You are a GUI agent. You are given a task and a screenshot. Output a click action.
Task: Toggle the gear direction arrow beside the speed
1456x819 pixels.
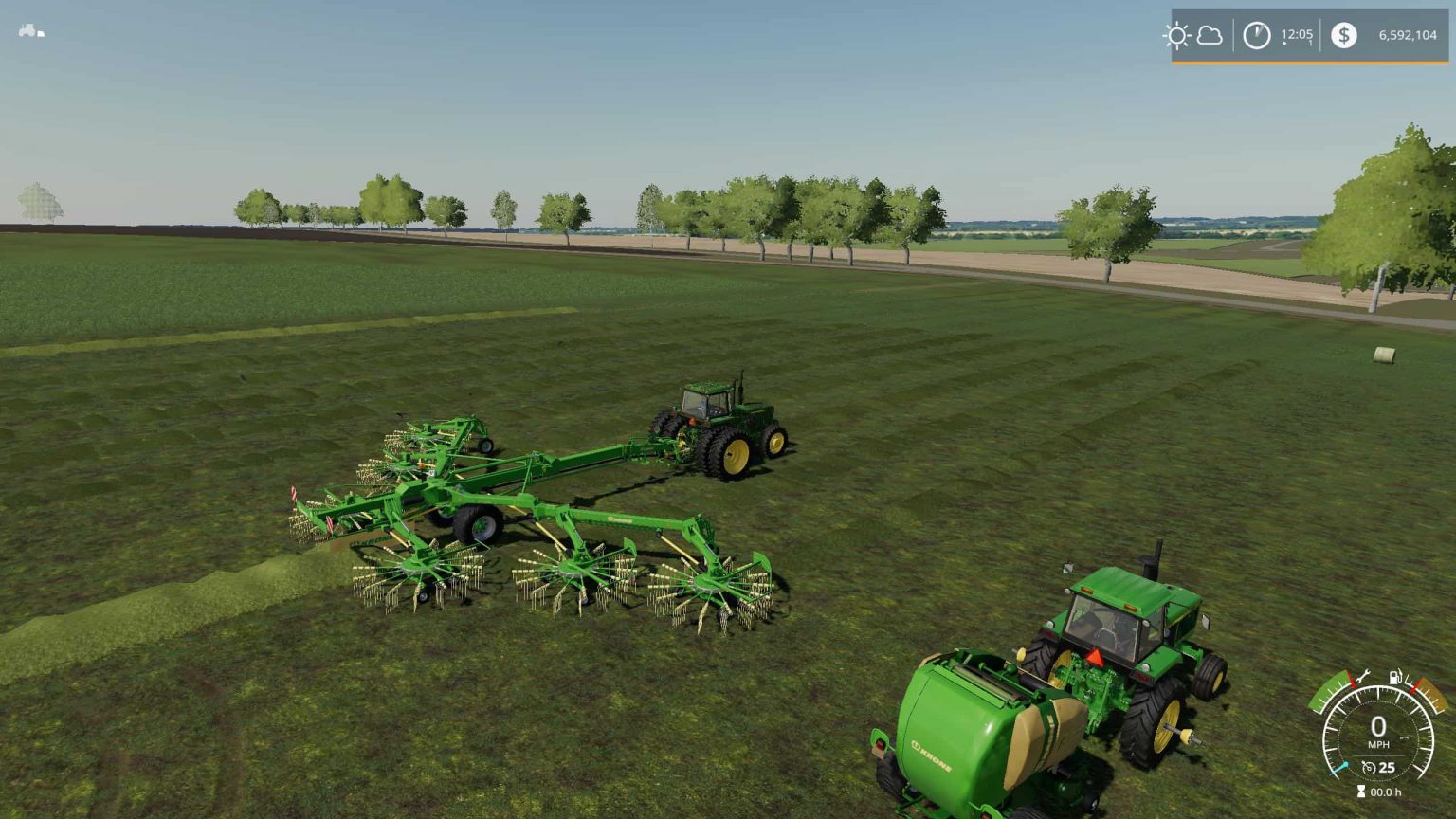(x=1405, y=737)
